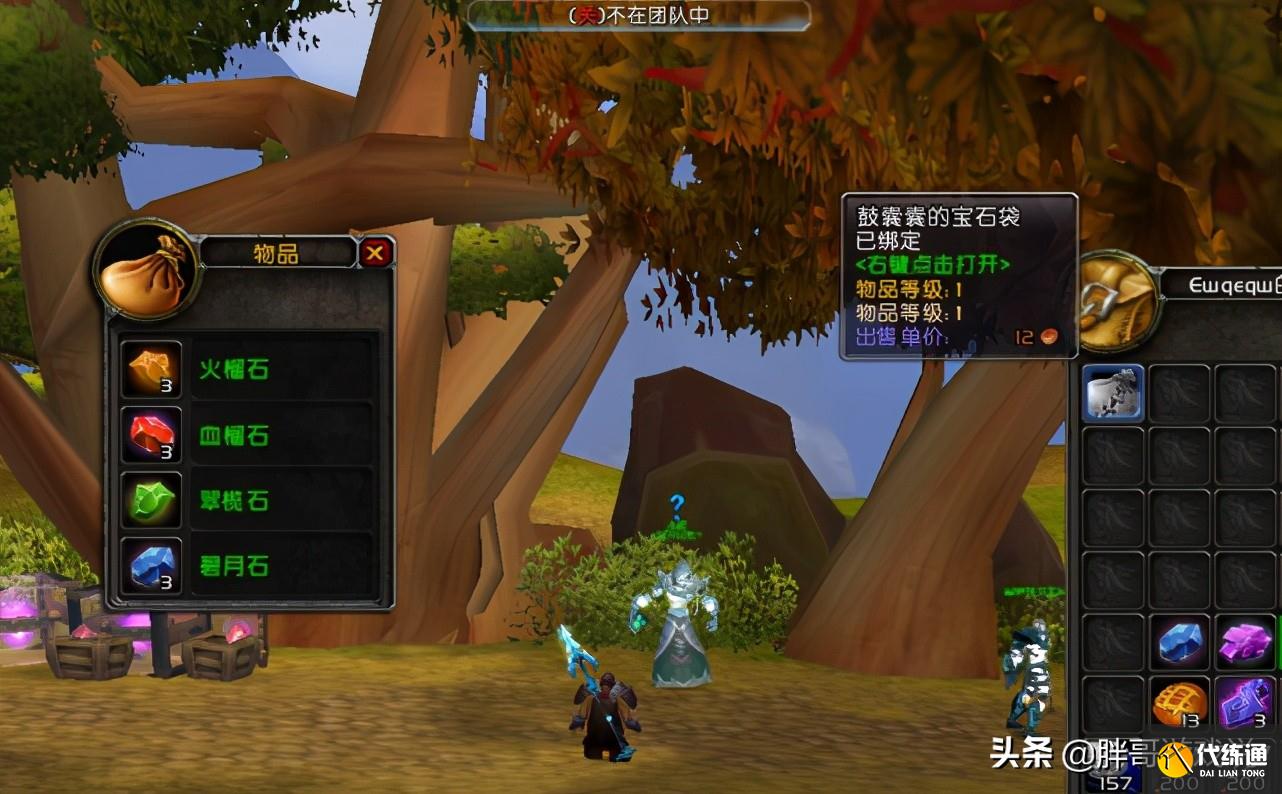Click the orange item stack of 13
The width and height of the screenshot is (1282, 794).
1180,704
